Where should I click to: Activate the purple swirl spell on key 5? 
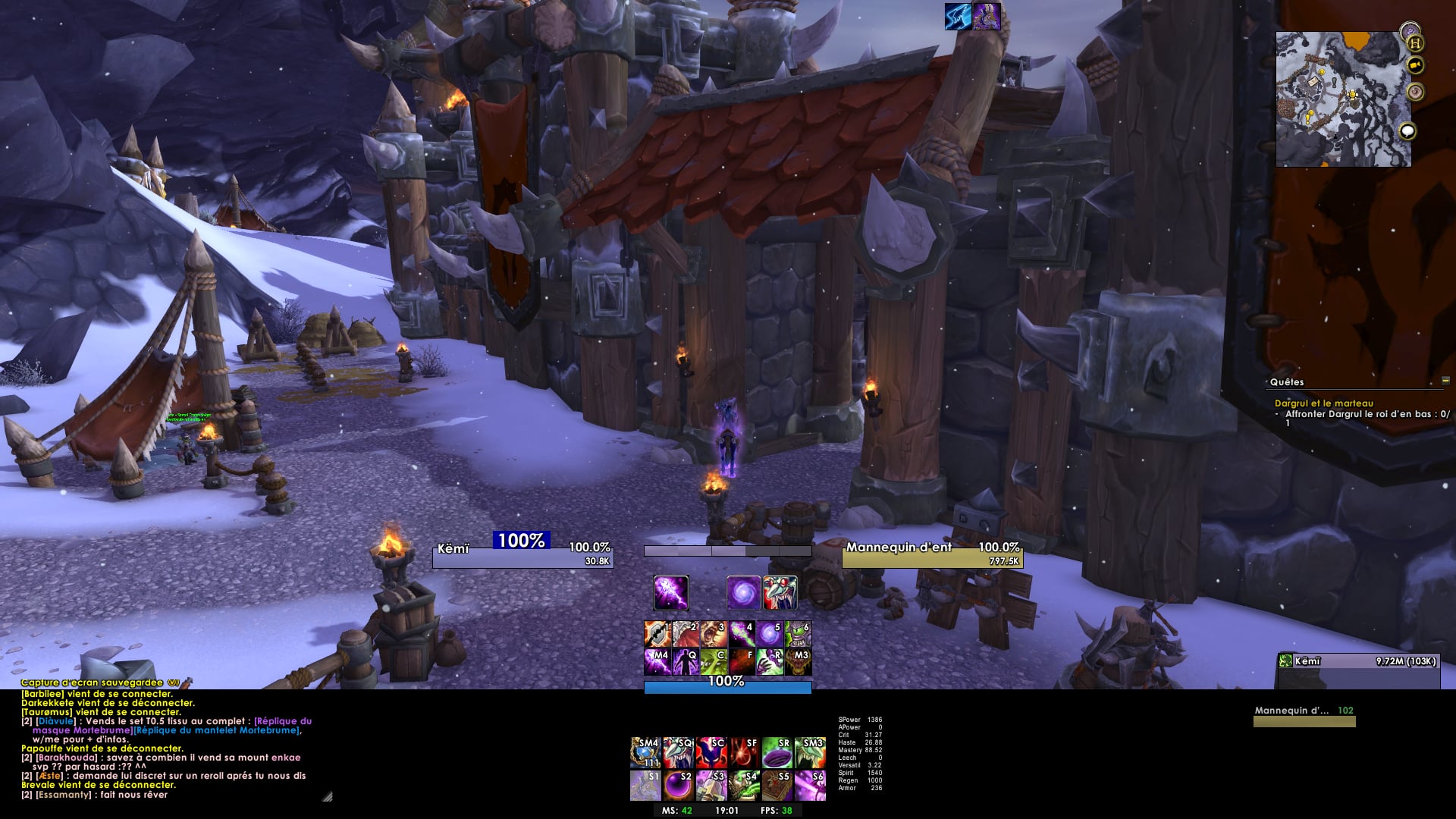pos(770,633)
